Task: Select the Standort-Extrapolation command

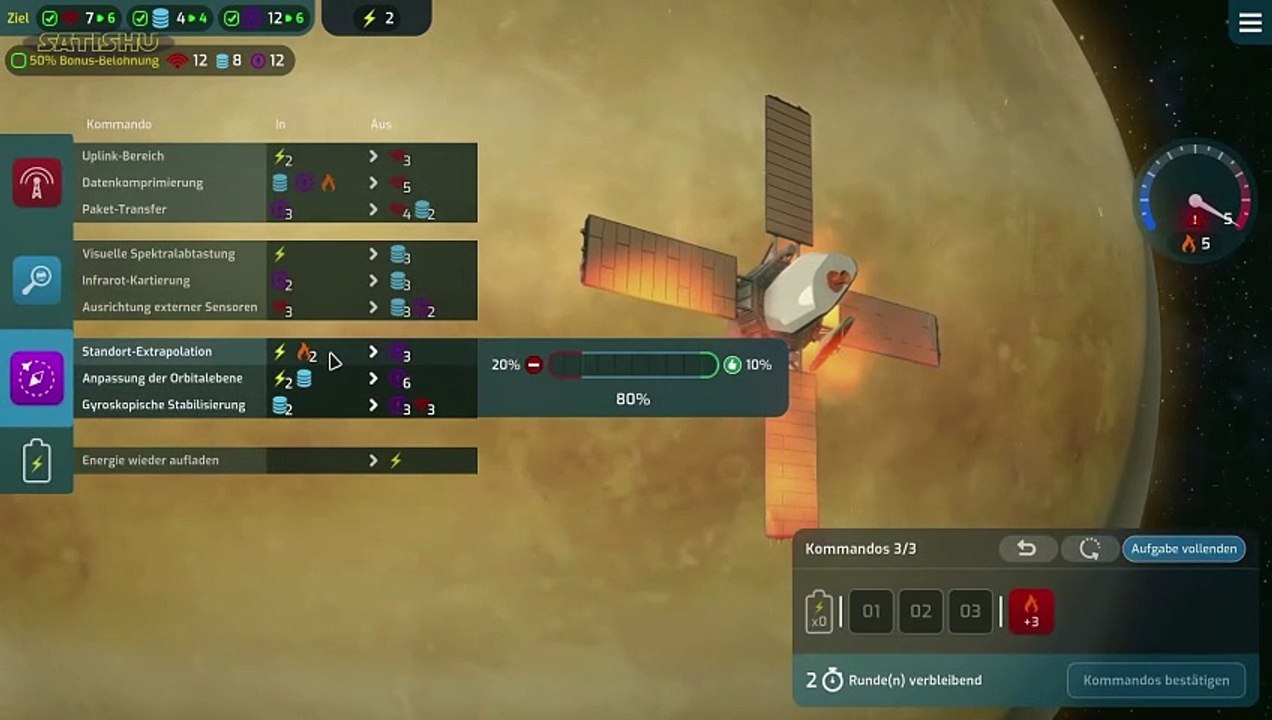Action: [147, 352]
